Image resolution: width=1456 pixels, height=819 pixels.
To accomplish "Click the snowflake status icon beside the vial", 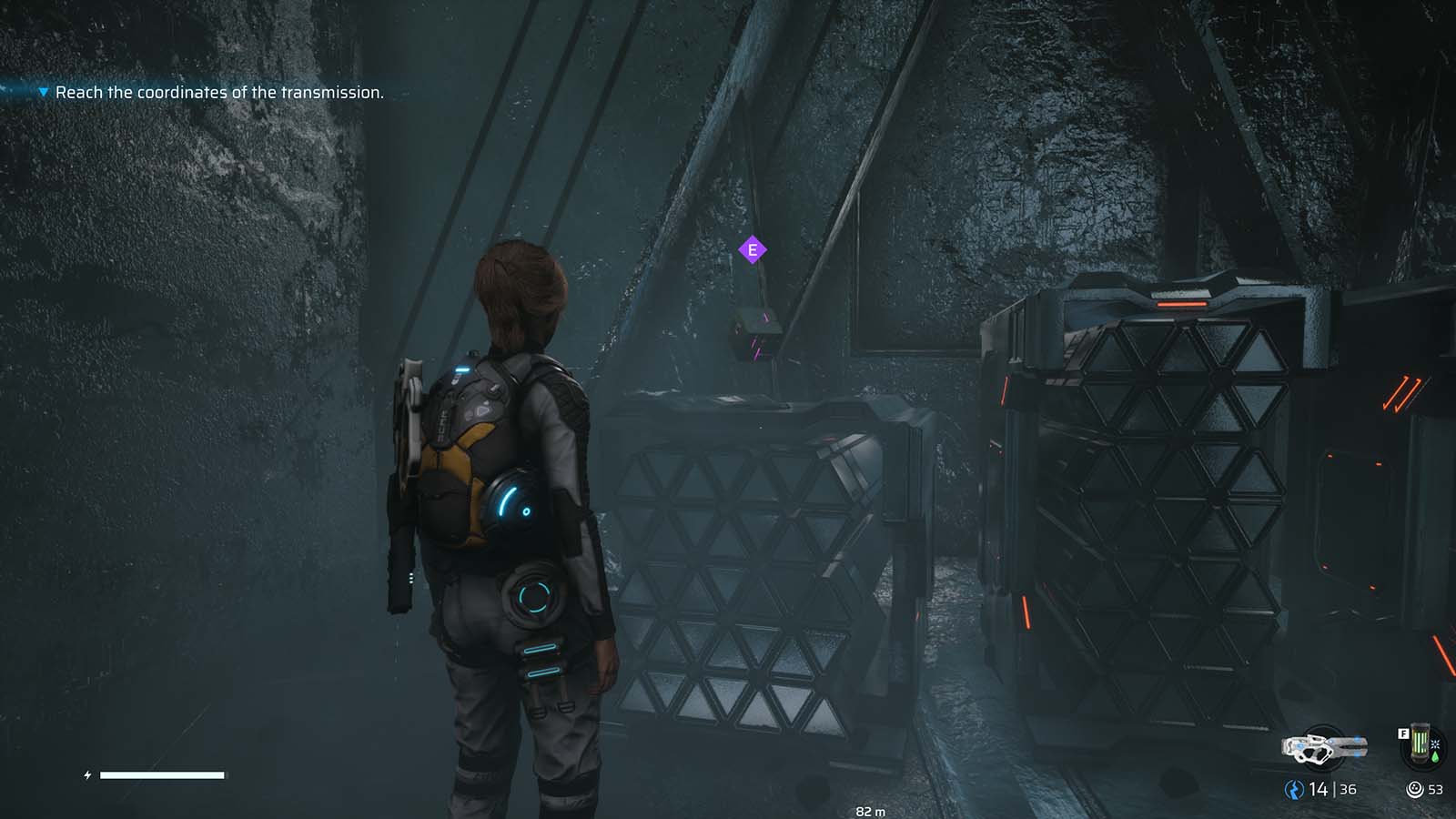I will (1436, 744).
